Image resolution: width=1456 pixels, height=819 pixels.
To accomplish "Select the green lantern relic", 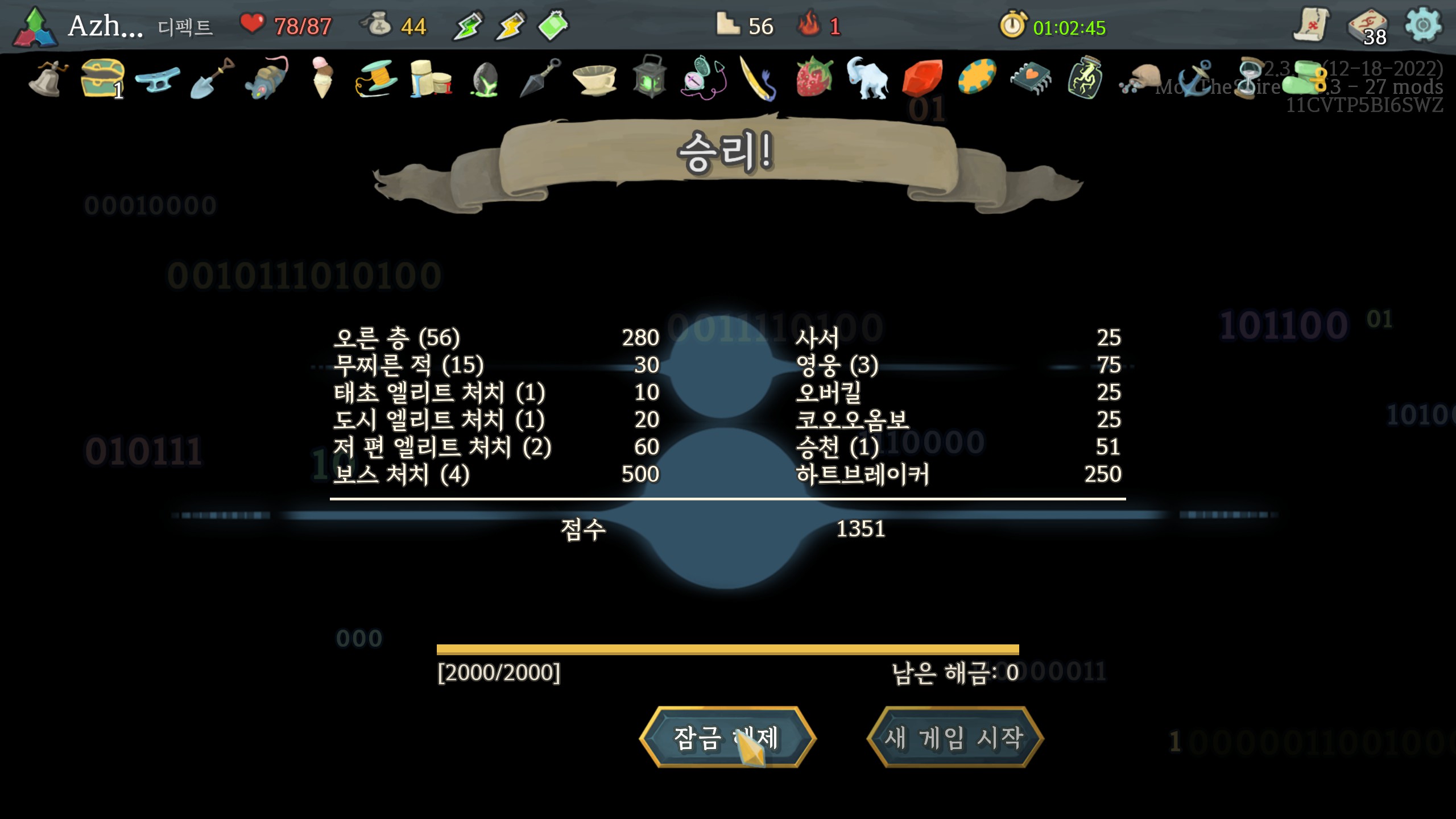I will point(650,77).
